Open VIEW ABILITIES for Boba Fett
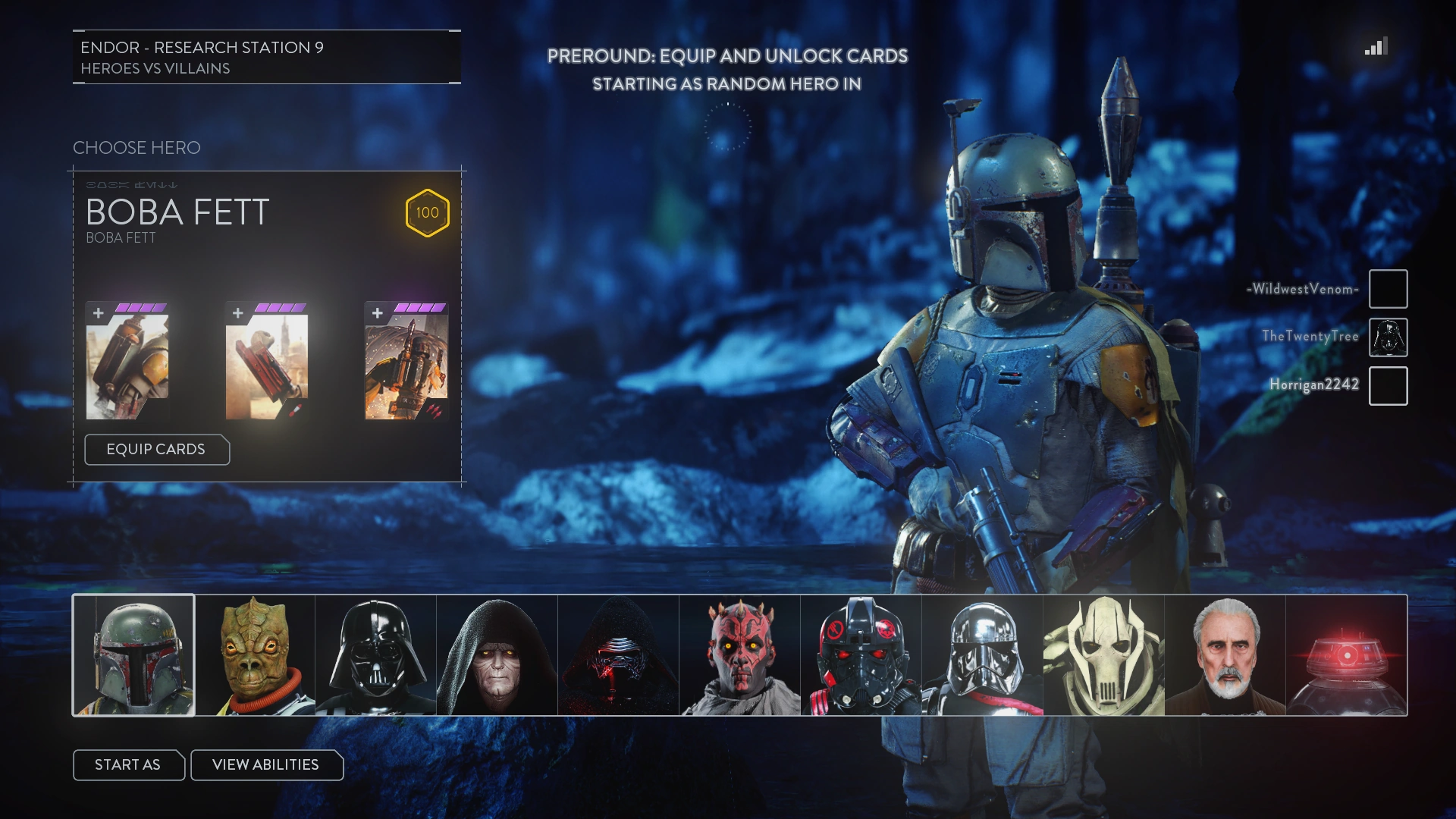1456x819 pixels. click(x=267, y=765)
